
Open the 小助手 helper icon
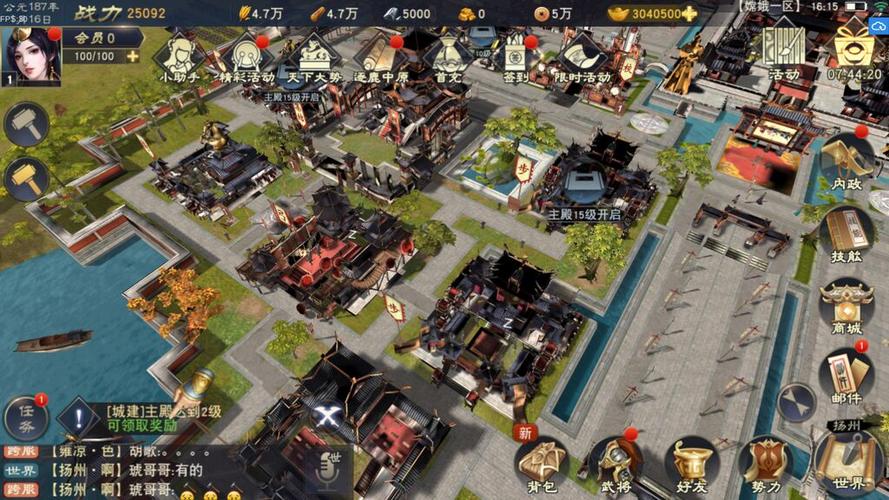click(x=179, y=56)
